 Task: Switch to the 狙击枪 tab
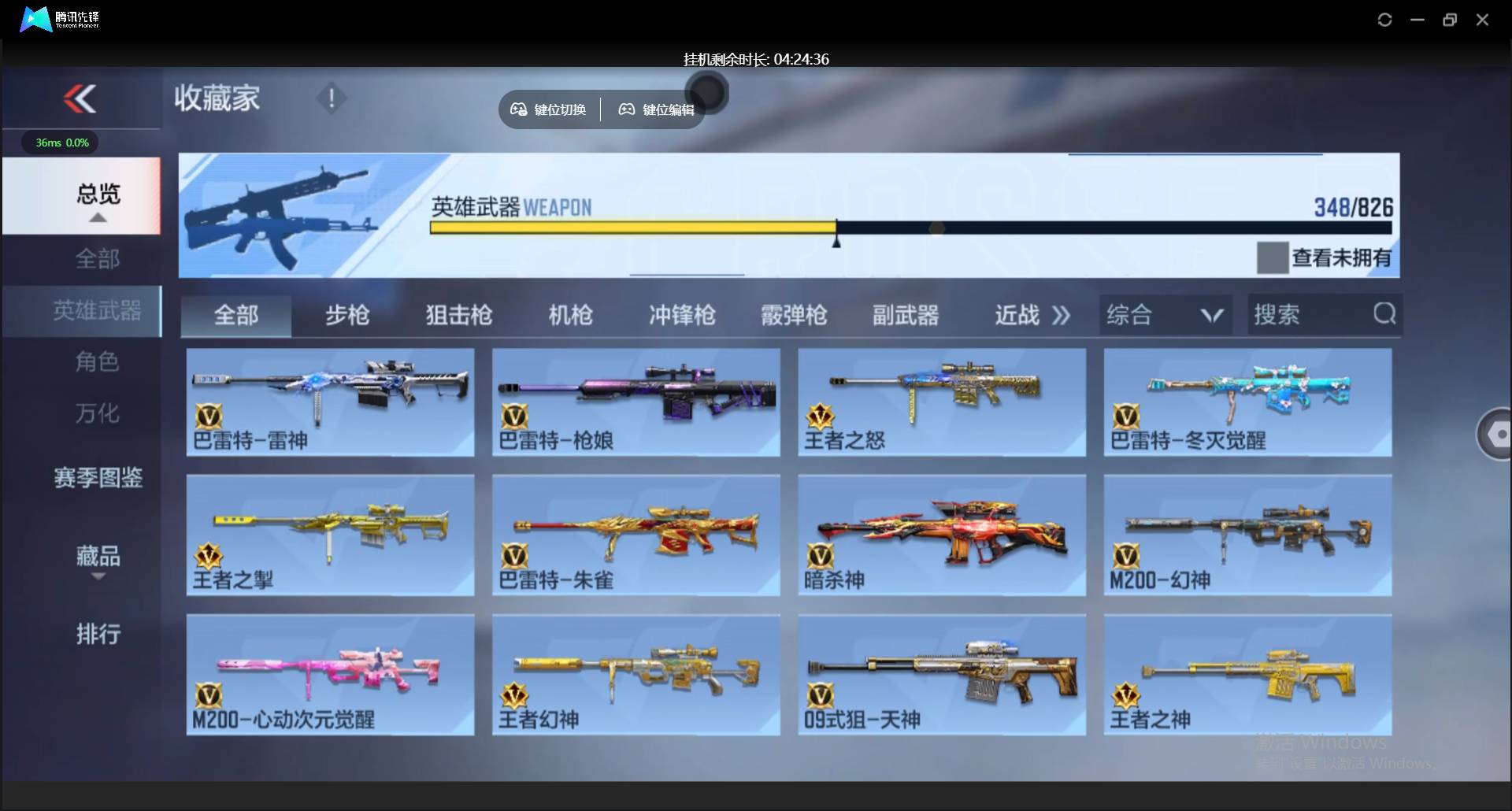[458, 314]
